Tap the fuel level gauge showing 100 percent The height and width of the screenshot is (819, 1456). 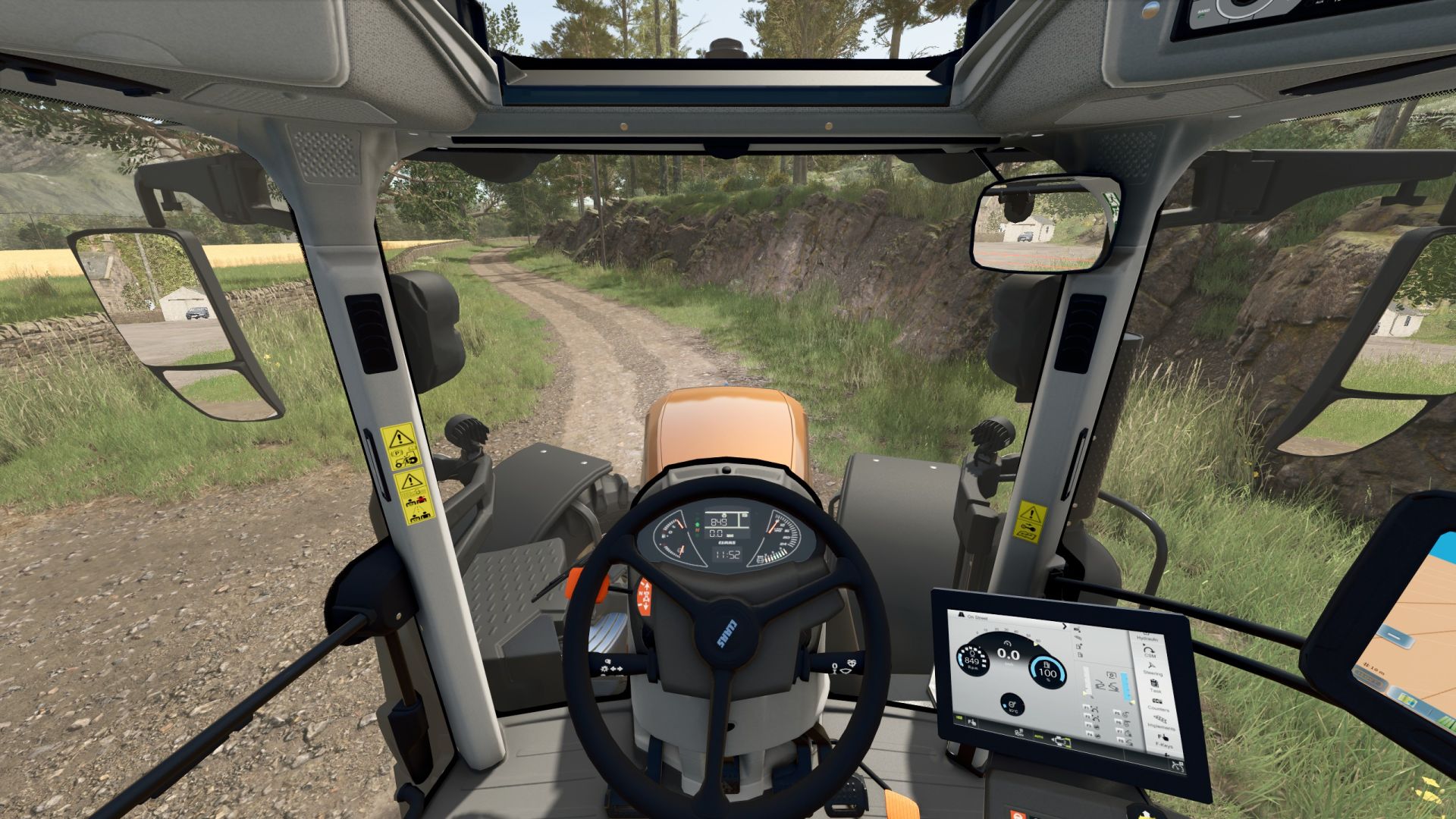click(1048, 672)
